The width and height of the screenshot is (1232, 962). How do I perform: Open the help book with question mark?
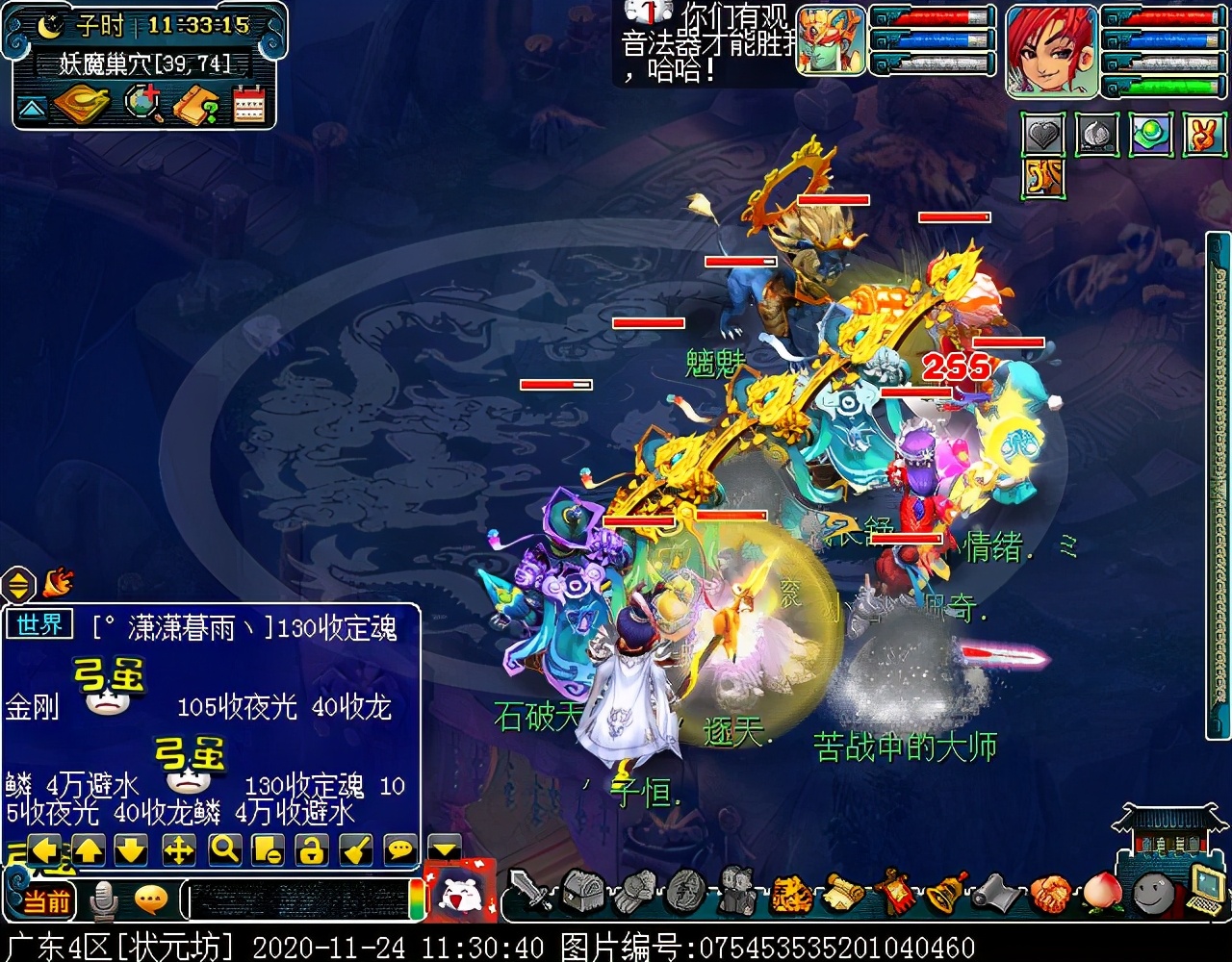(x=196, y=105)
